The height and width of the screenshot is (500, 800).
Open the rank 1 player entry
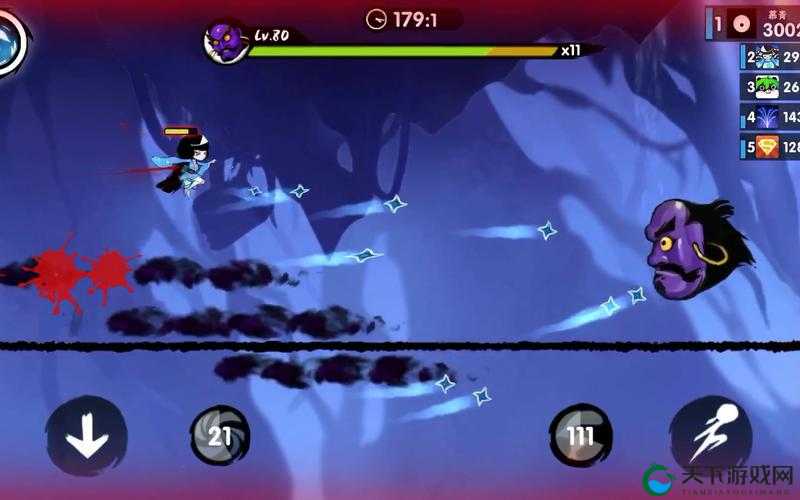tap(756, 23)
